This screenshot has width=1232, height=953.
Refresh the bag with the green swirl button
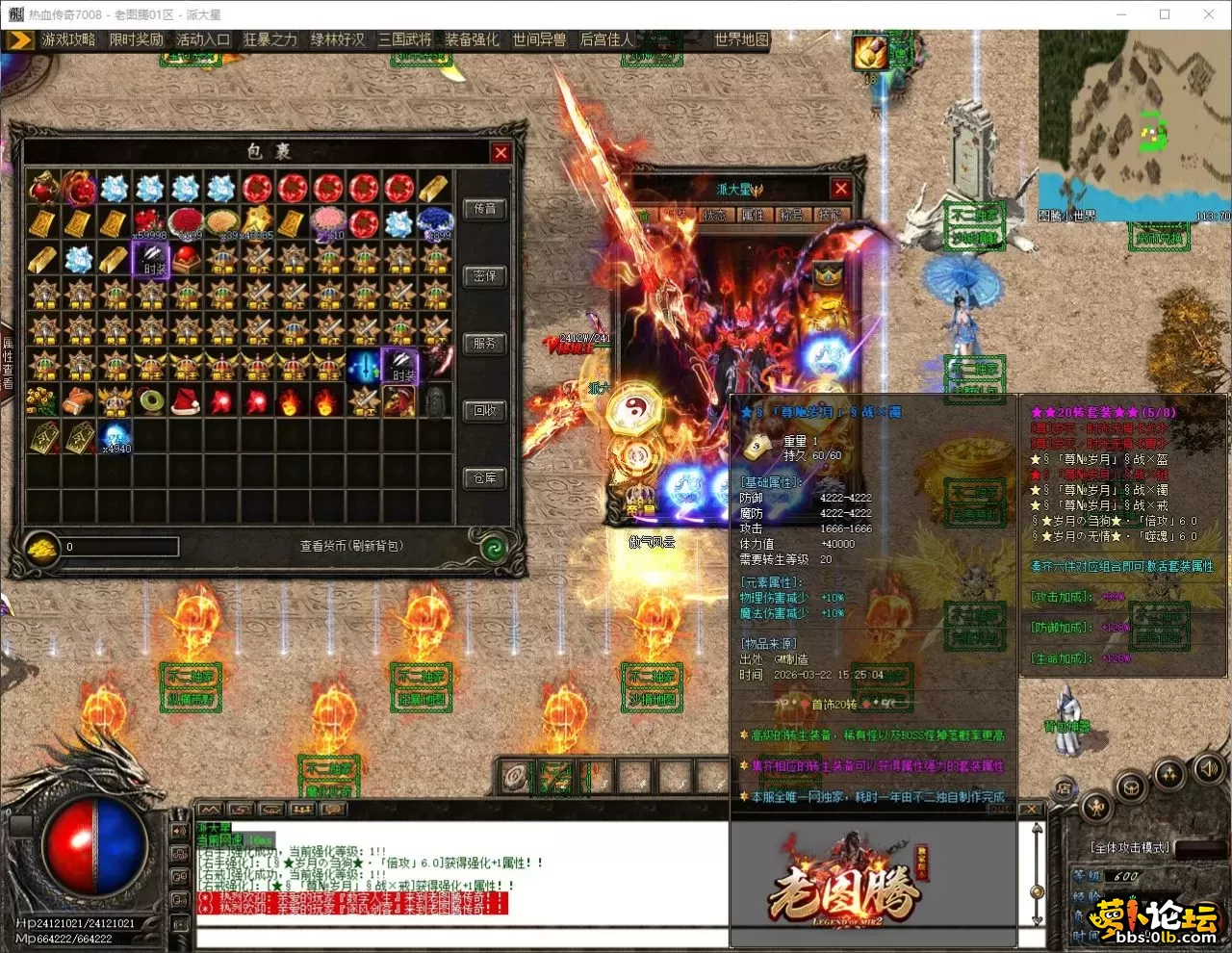pyautogui.click(x=494, y=548)
